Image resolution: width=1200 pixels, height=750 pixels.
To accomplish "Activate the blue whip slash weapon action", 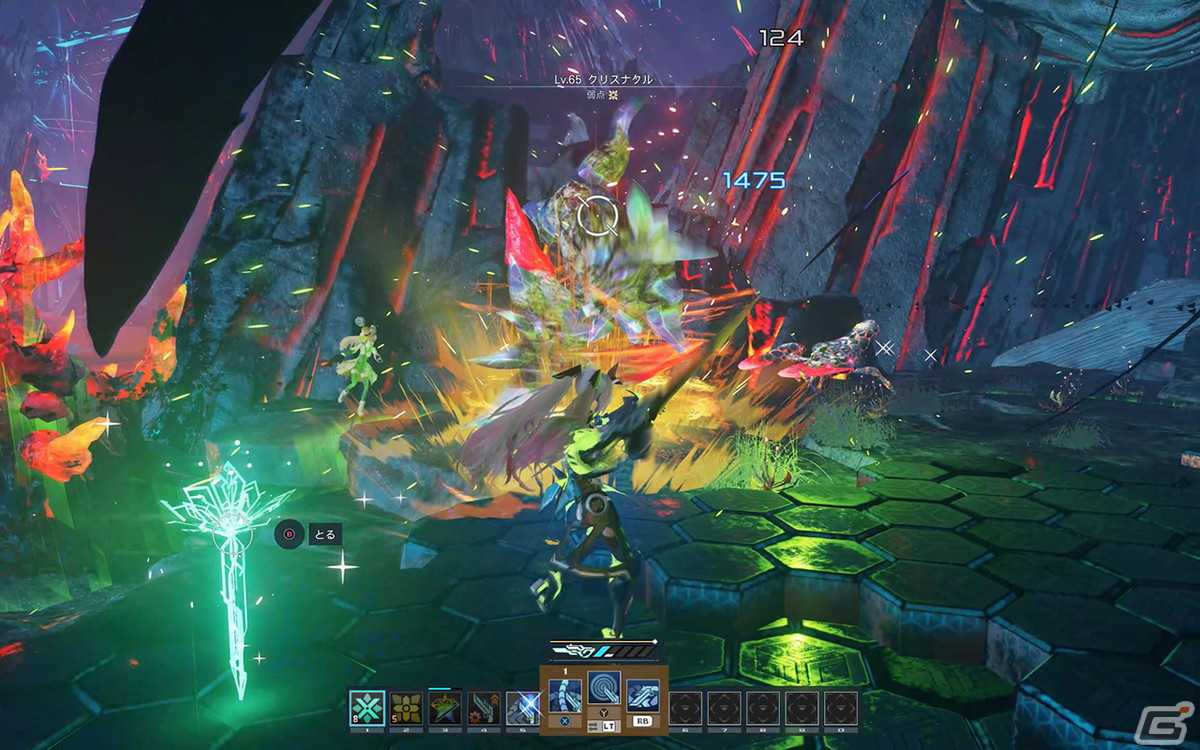I will pos(565,695).
